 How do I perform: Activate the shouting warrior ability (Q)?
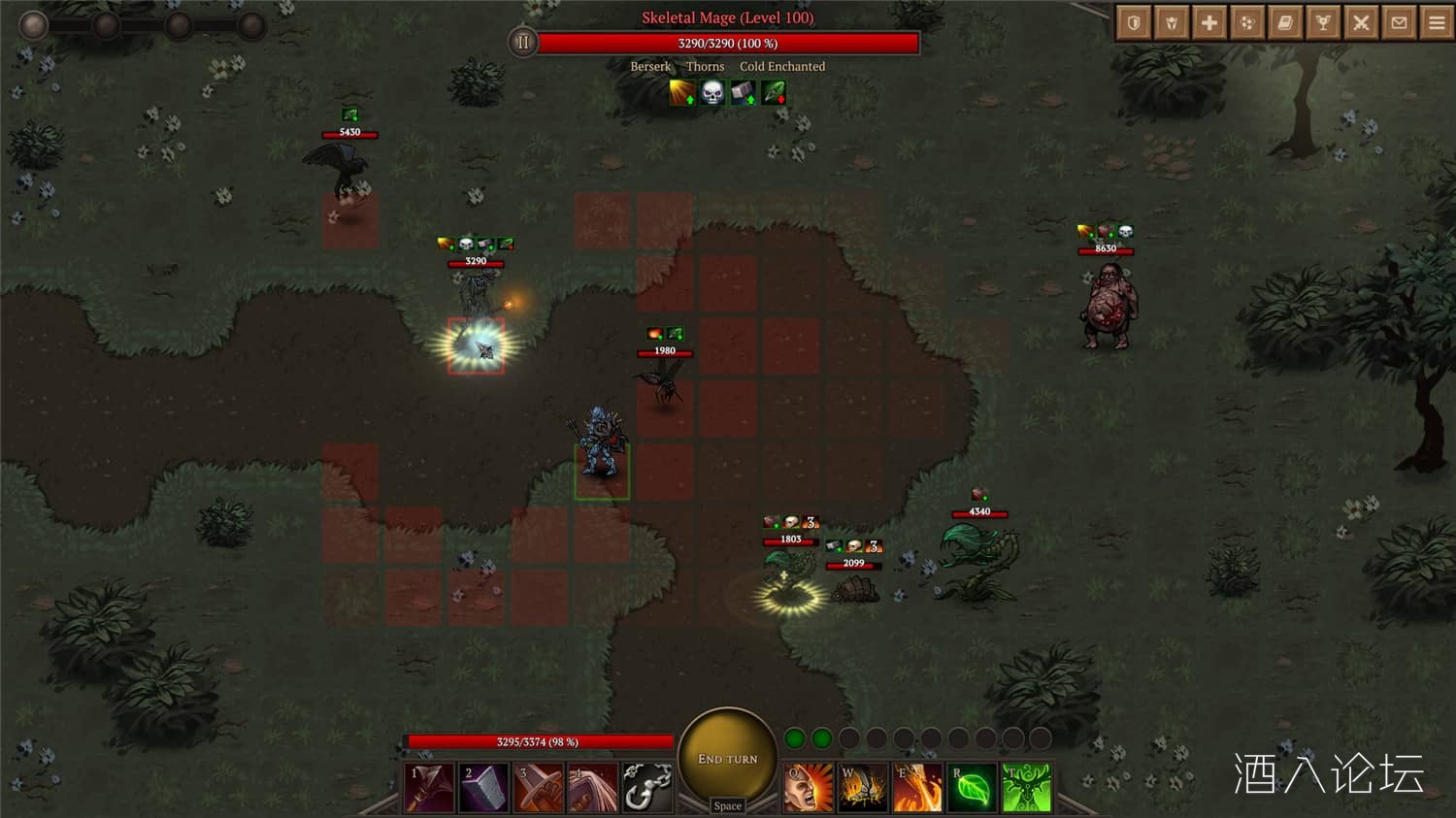click(809, 788)
